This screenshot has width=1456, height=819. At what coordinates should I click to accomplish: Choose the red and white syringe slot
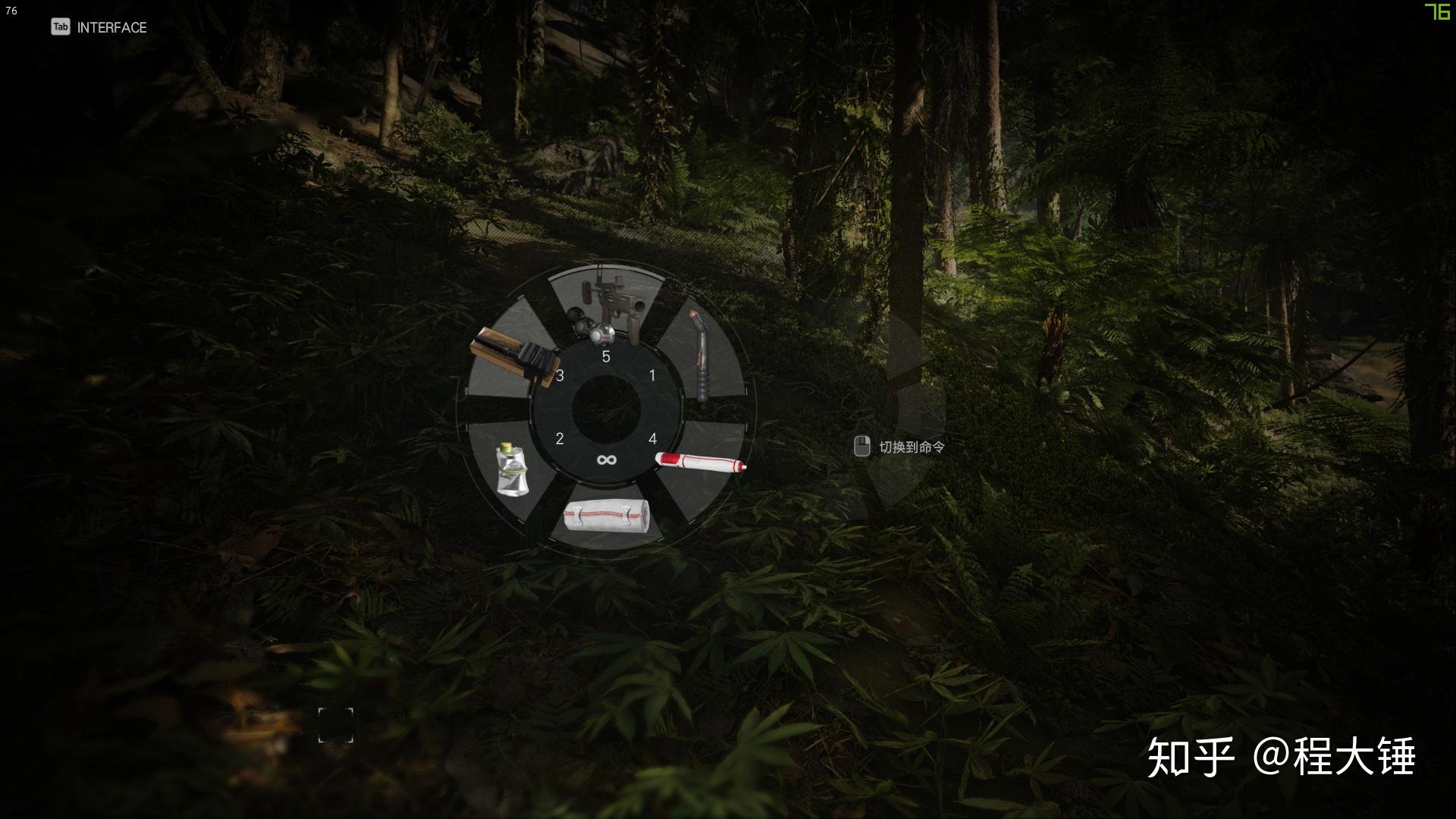click(x=701, y=462)
